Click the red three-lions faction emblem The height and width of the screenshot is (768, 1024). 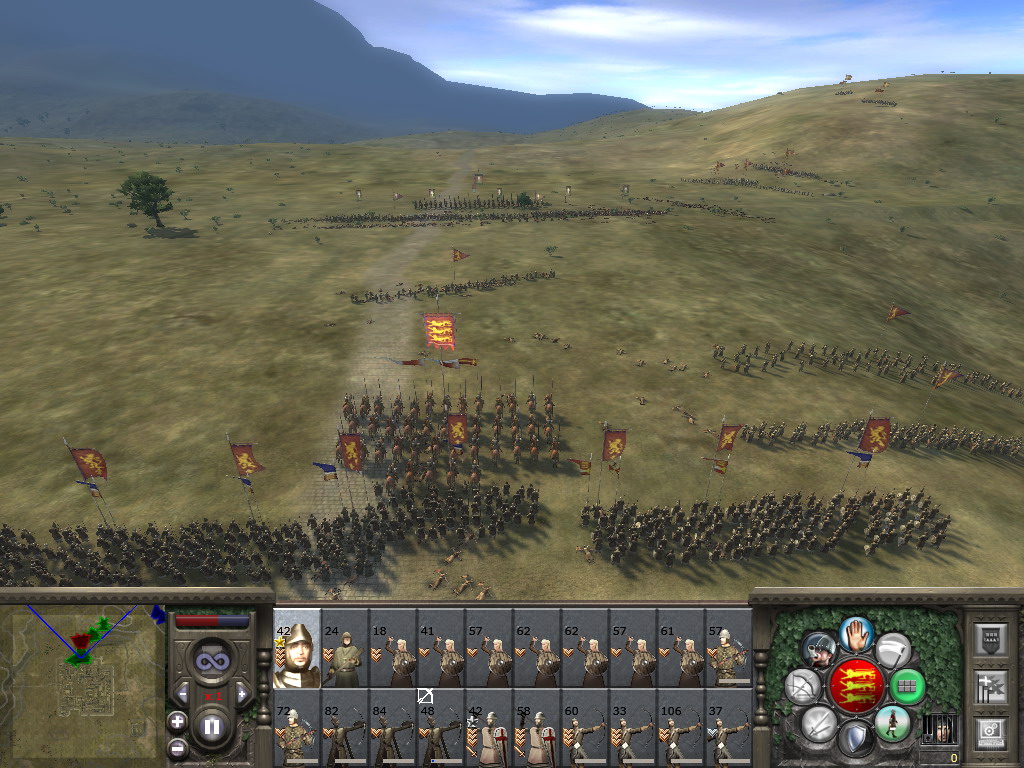pos(855,686)
